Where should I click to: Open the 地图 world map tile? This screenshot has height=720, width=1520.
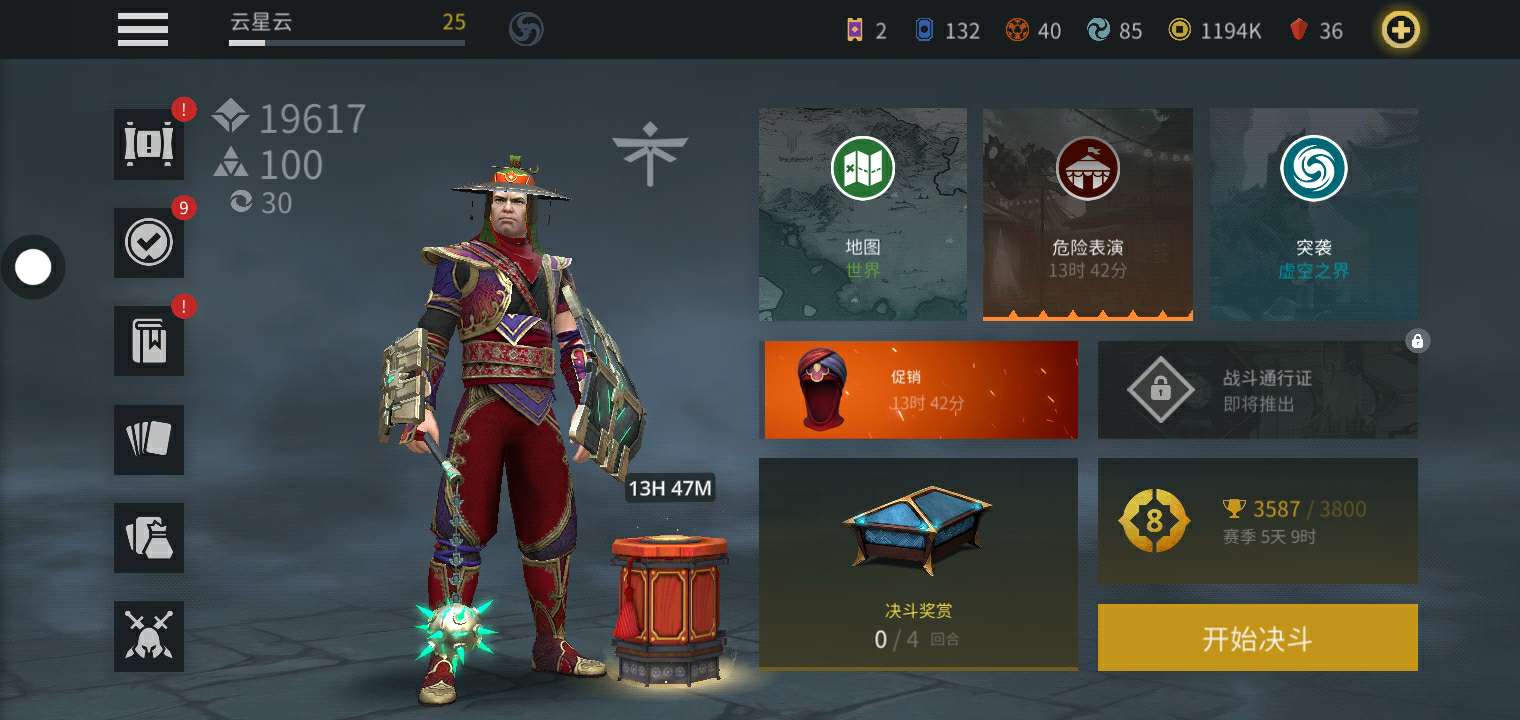click(862, 214)
